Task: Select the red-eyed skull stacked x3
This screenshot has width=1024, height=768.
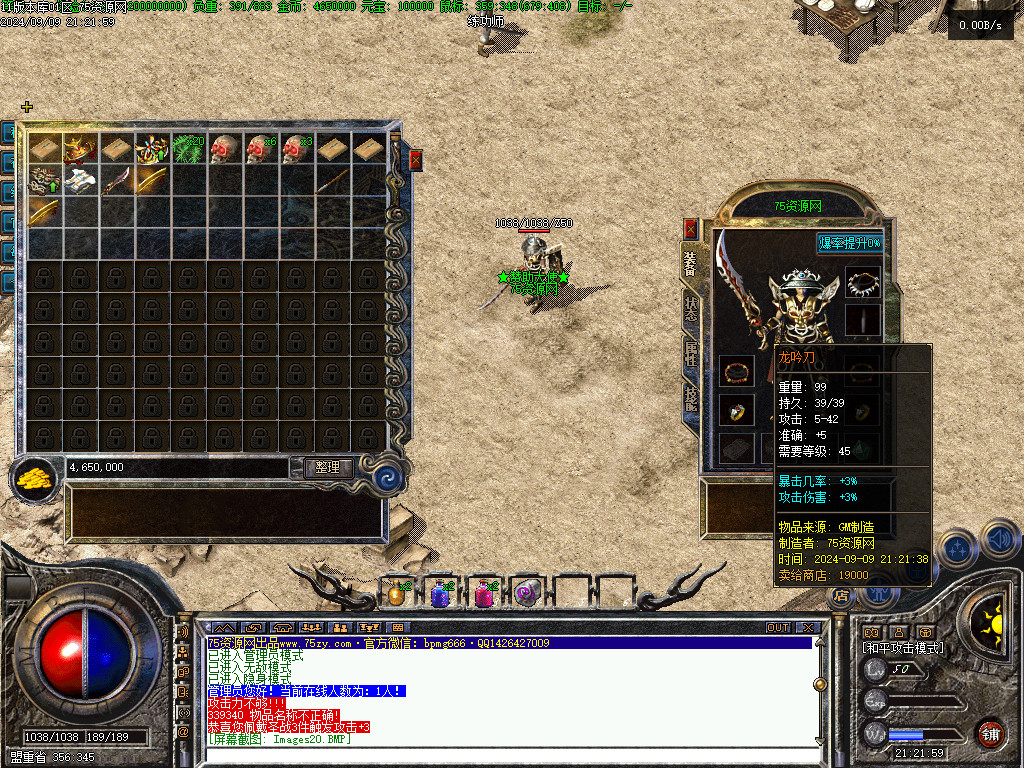Action: (296, 148)
